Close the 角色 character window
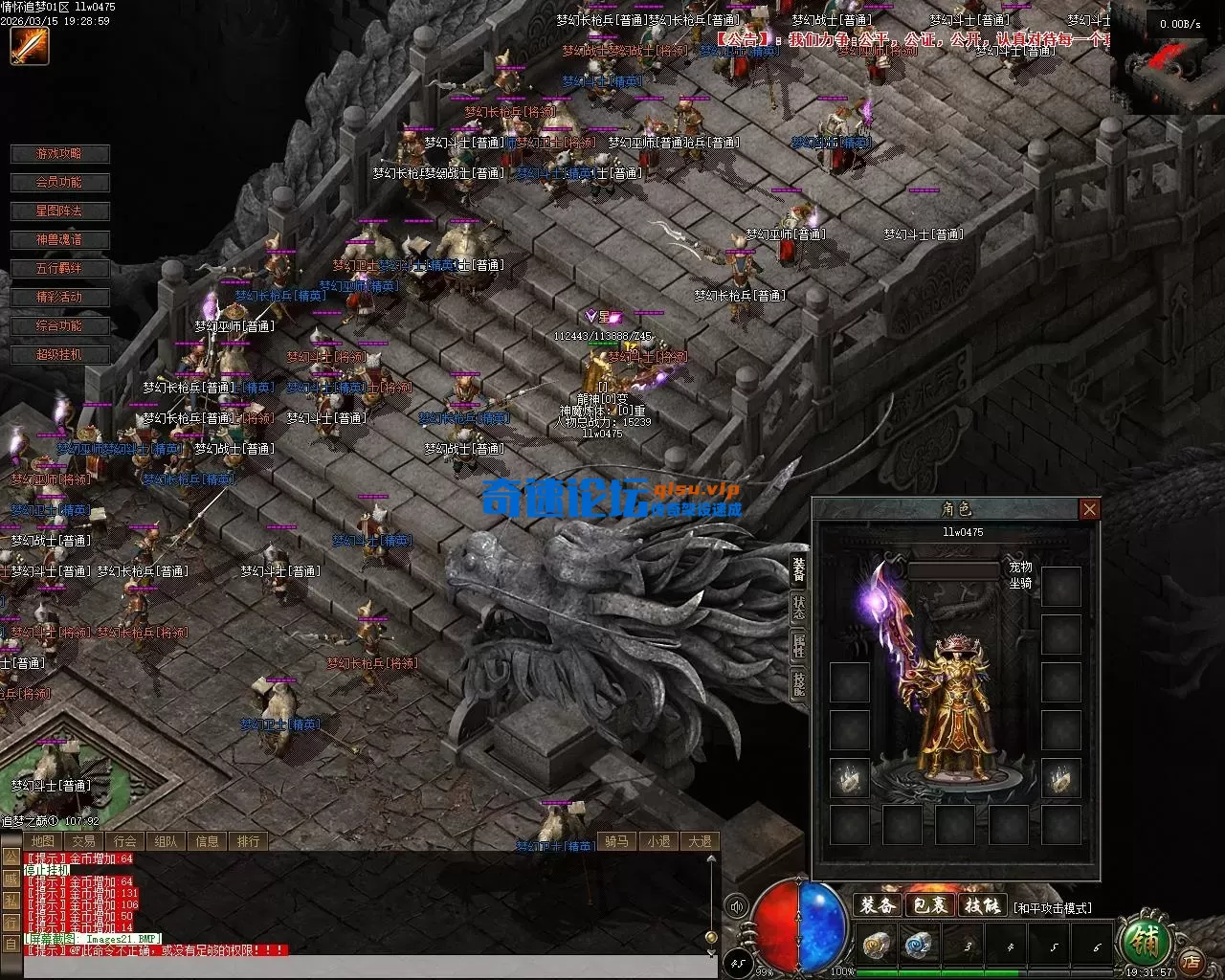 tap(1089, 509)
